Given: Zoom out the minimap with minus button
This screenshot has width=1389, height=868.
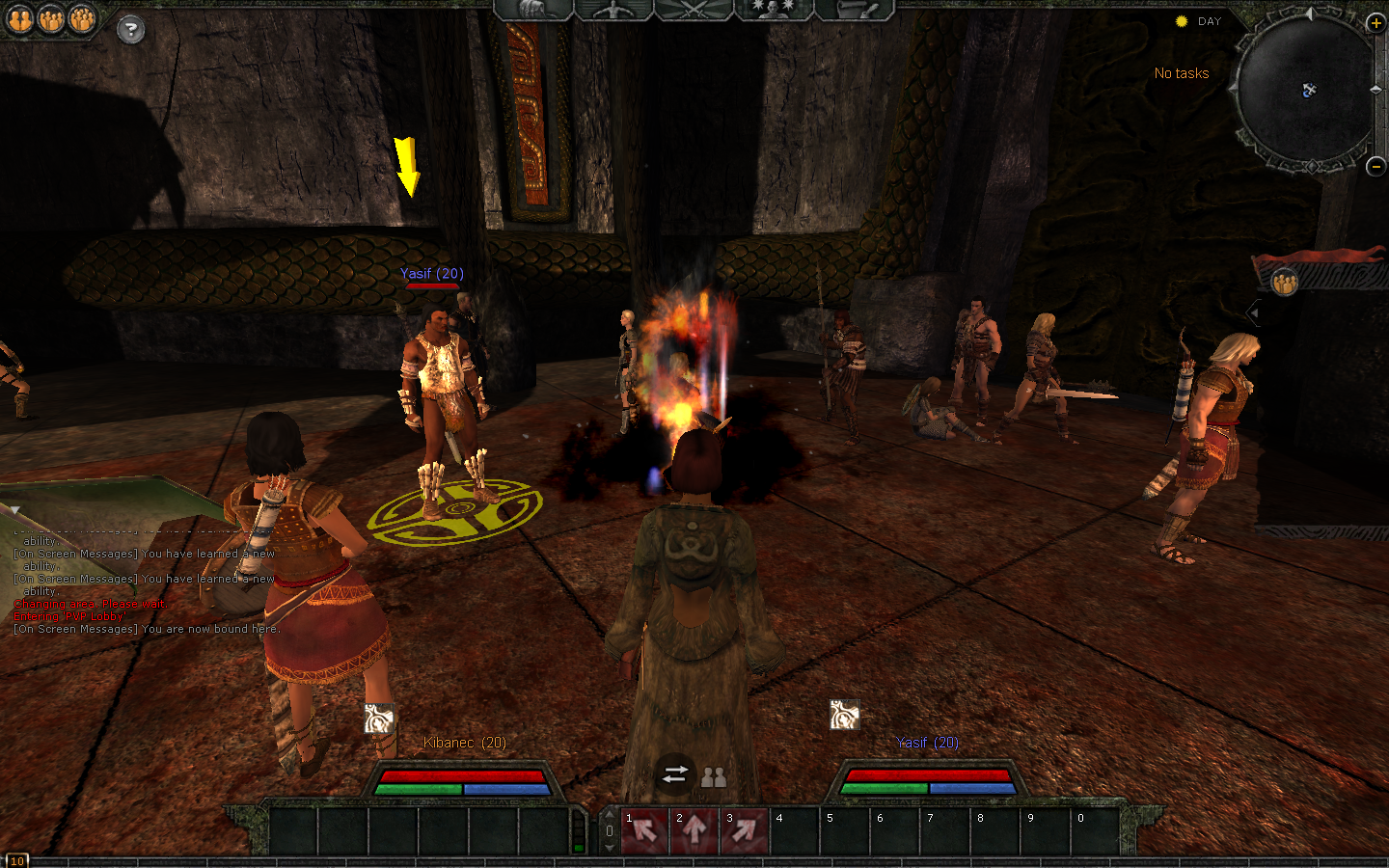Looking at the screenshot, I should 1376,166.
